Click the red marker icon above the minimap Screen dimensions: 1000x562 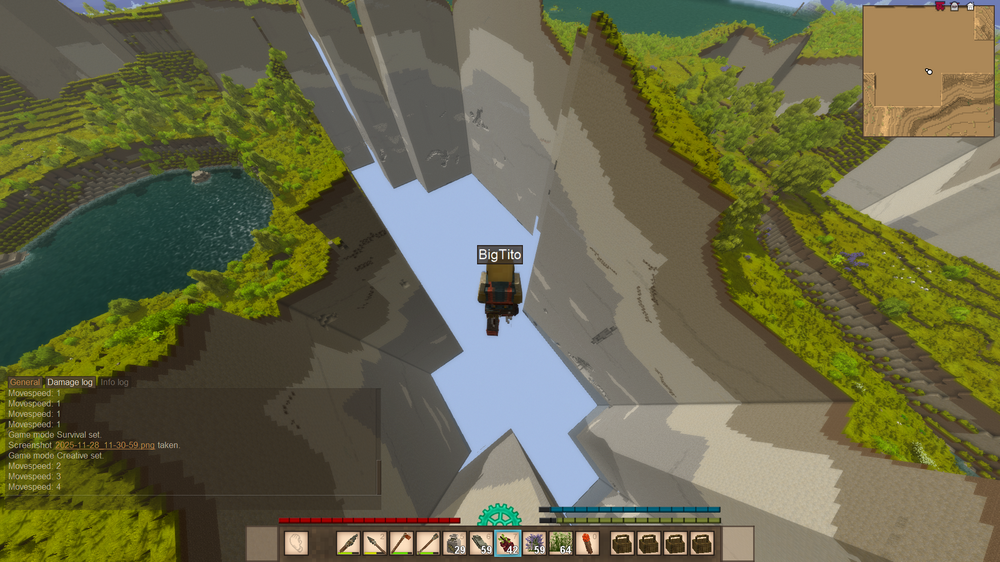click(940, 6)
